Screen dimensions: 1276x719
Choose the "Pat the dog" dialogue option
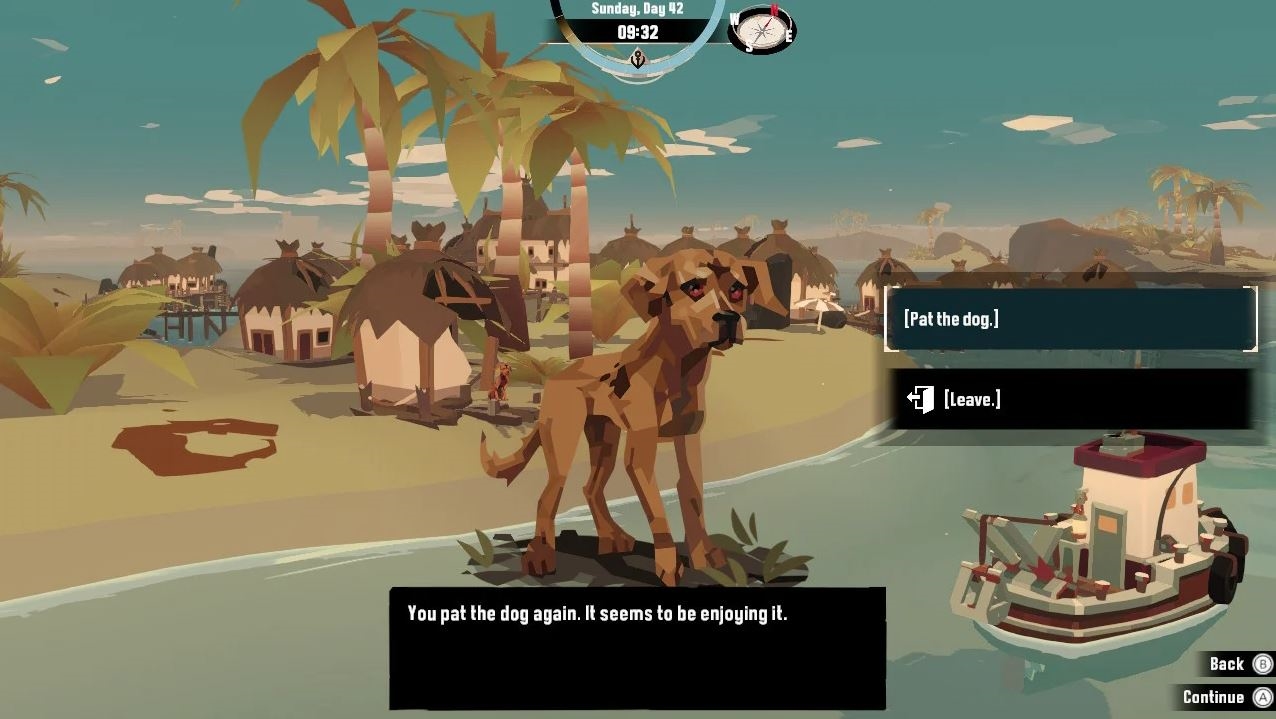point(1070,319)
